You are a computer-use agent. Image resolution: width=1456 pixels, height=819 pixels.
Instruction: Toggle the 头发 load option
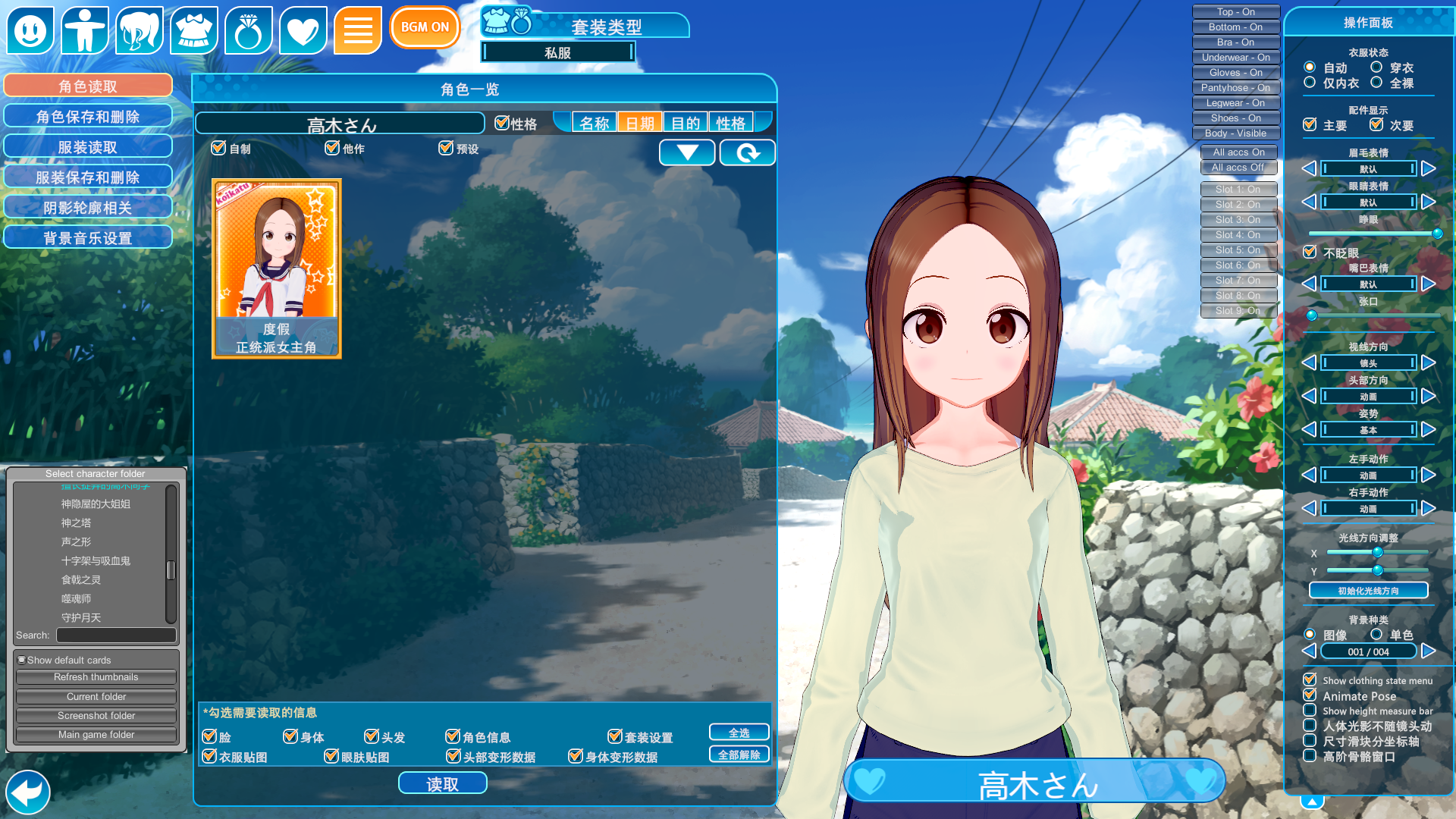(372, 736)
